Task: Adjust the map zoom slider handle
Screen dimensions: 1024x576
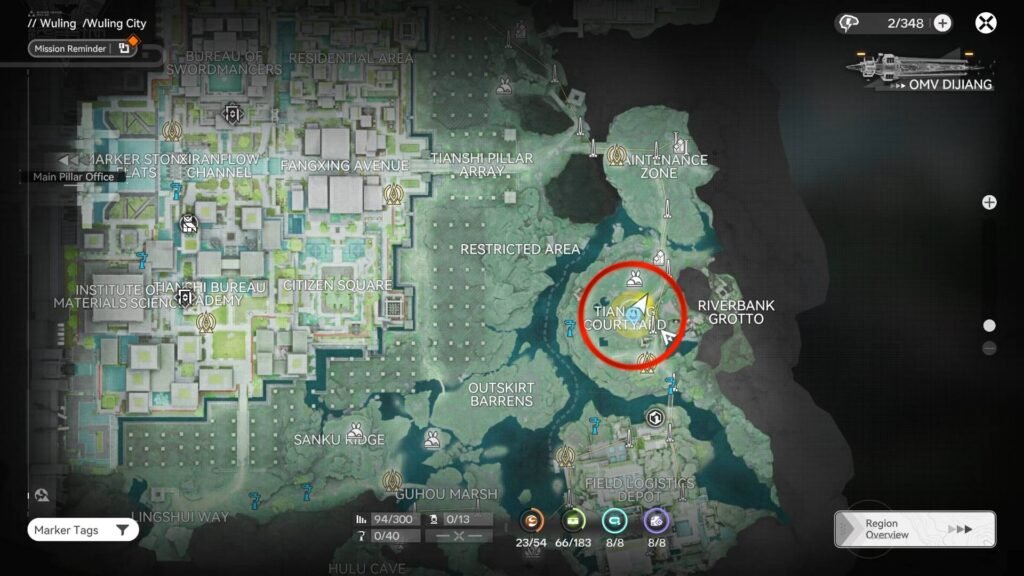Action: coord(989,325)
